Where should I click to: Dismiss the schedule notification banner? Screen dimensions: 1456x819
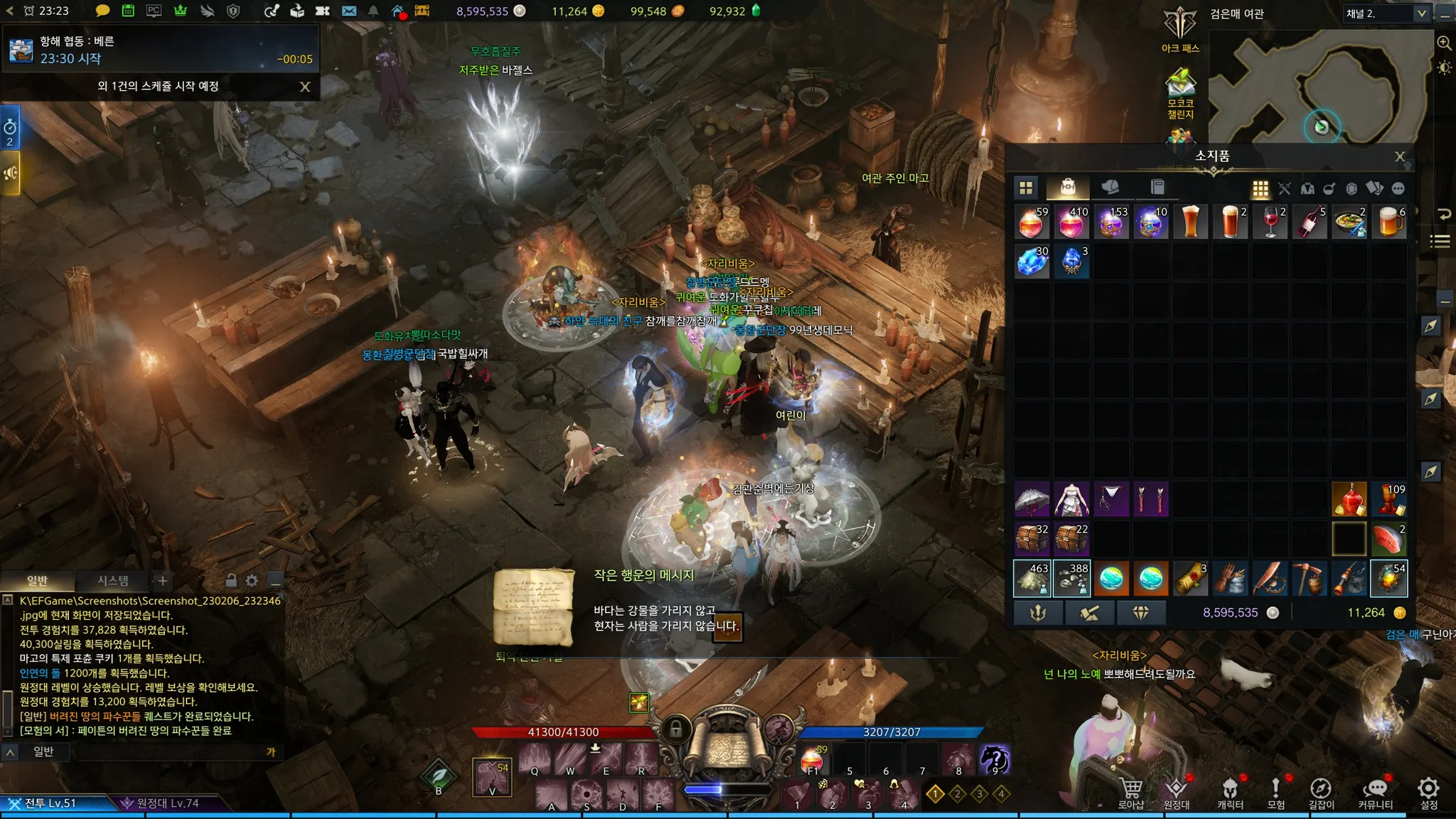305,87
